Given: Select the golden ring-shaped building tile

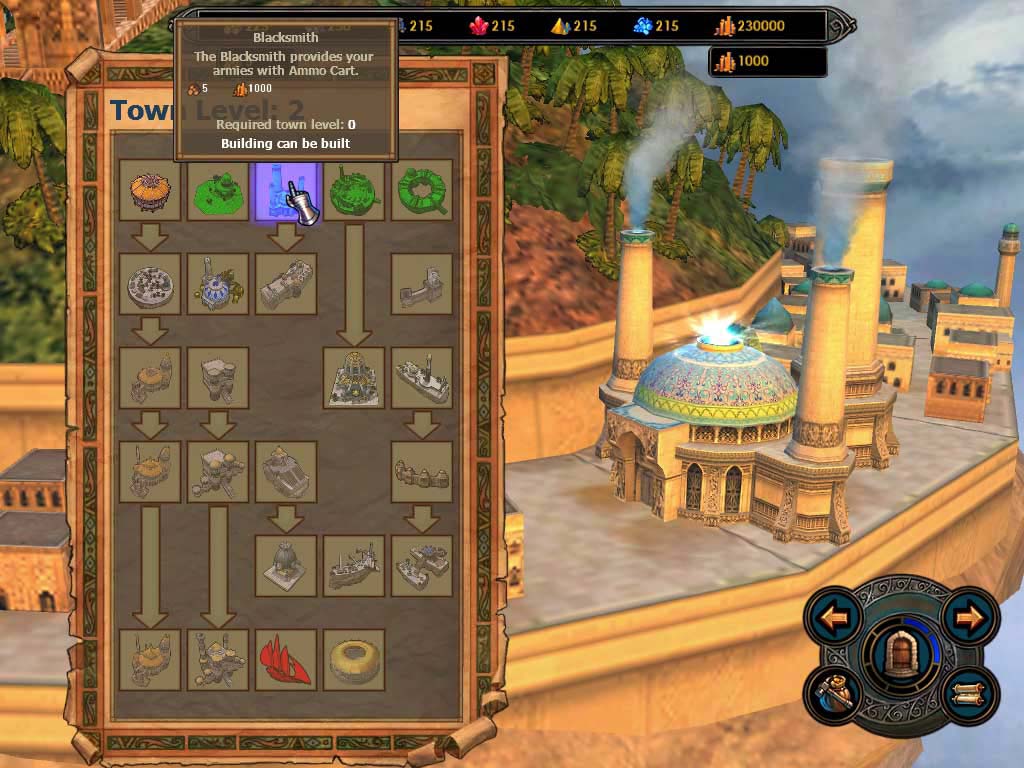Looking at the screenshot, I should click(353, 659).
